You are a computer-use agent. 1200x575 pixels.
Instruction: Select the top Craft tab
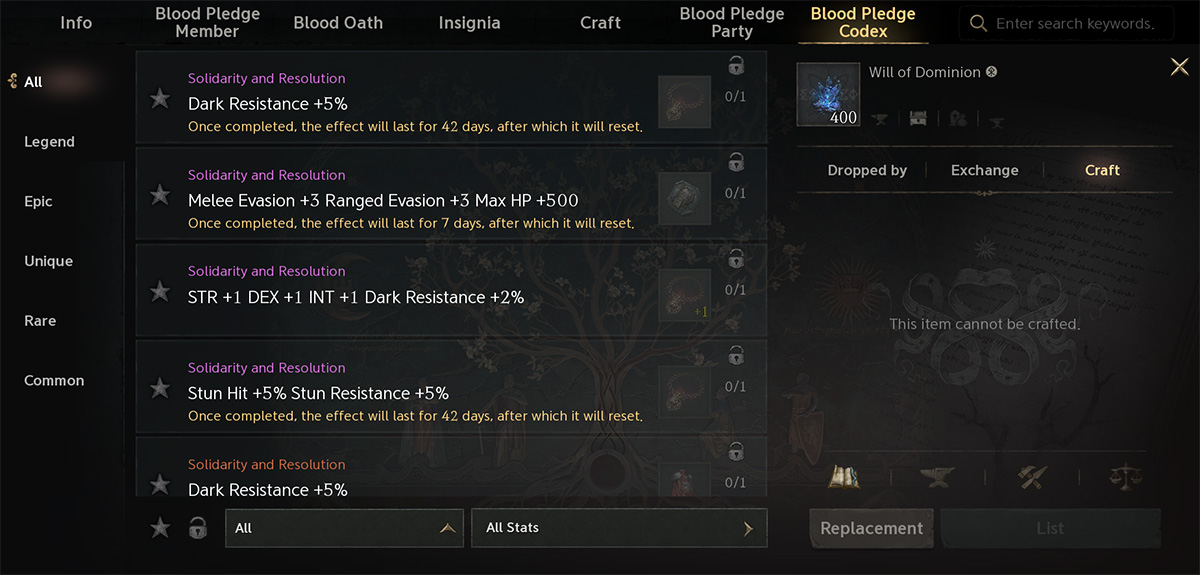click(600, 22)
